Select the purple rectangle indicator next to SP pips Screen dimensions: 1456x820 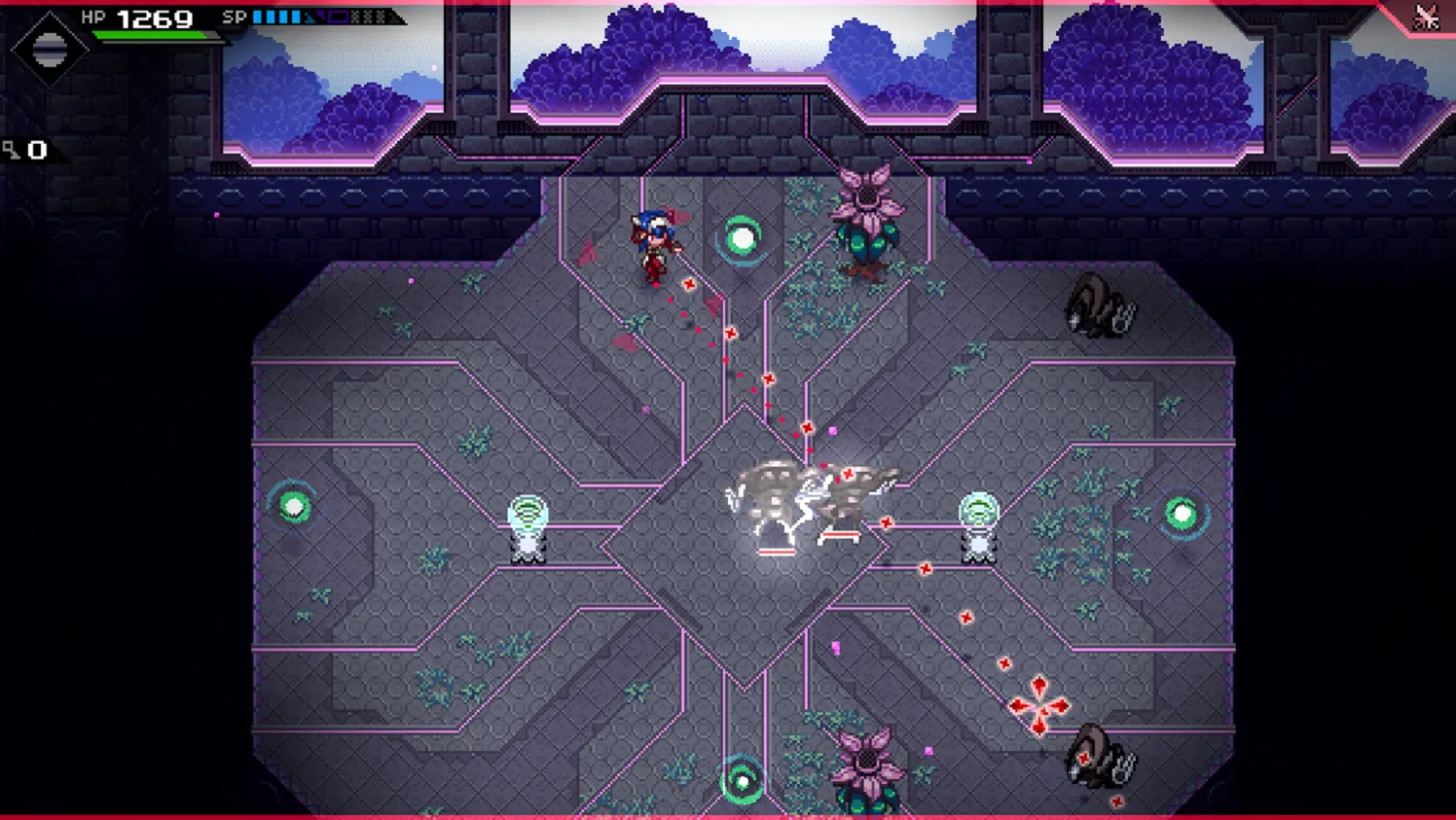pos(337,16)
